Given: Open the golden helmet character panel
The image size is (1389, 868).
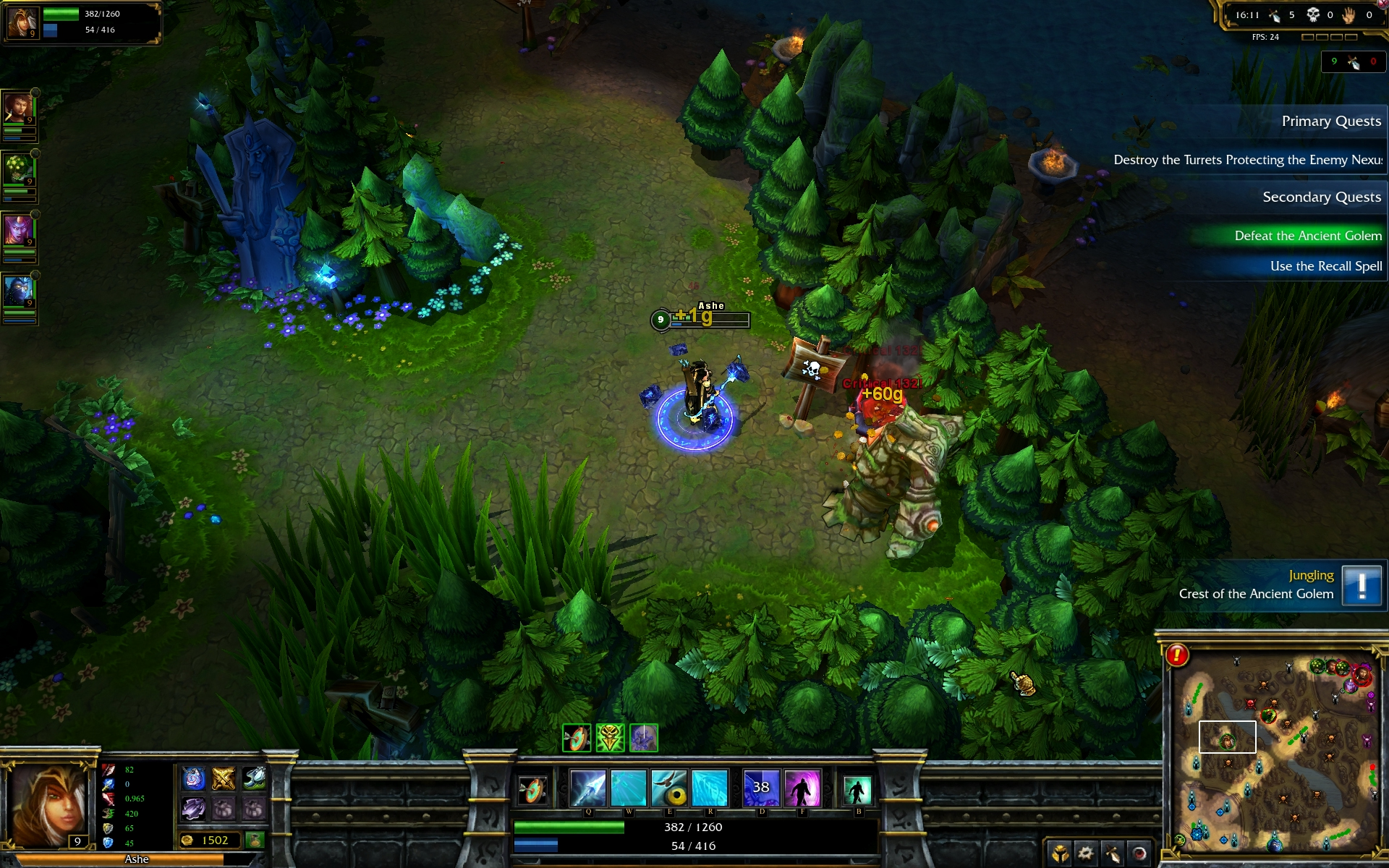Looking at the screenshot, I should (1060, 854).
